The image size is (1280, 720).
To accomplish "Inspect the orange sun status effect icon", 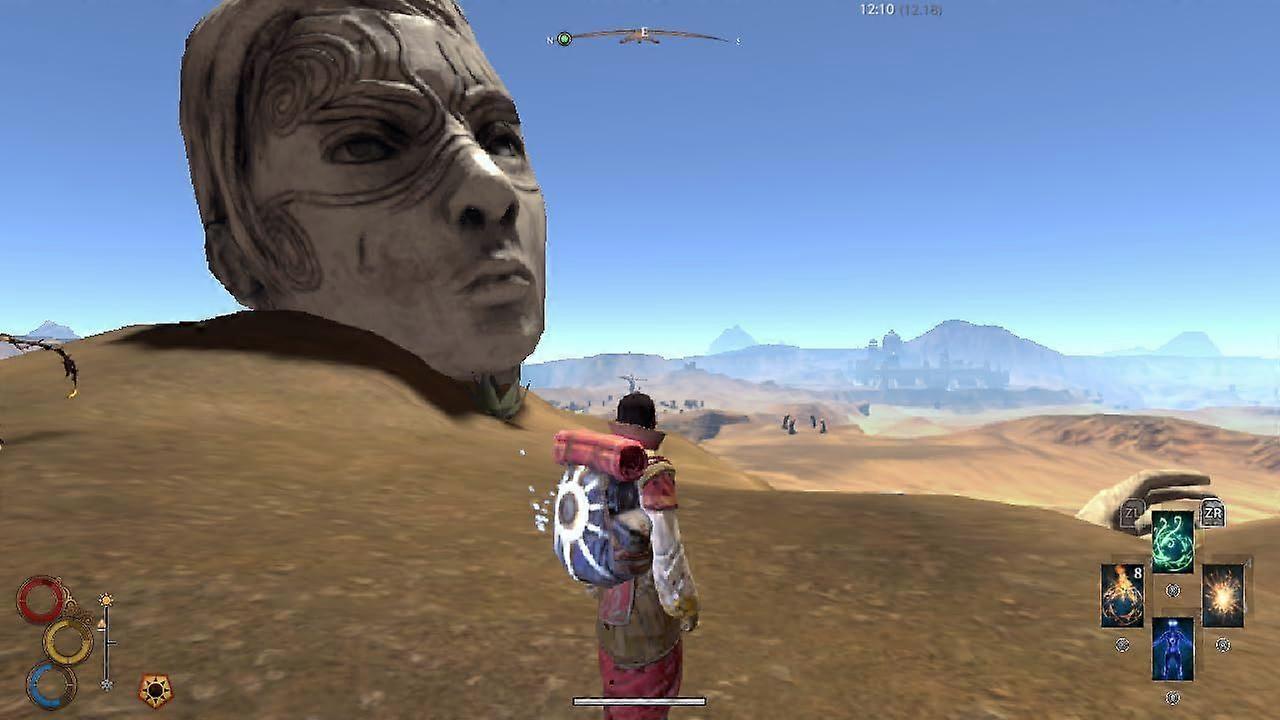I will coord(155,689).
